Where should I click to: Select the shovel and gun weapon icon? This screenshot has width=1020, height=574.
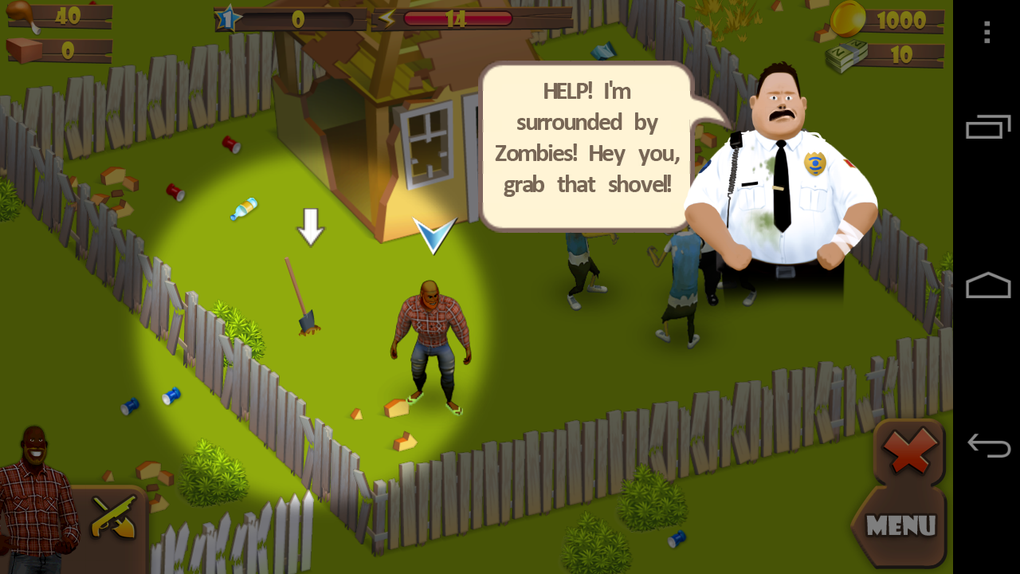click(113, 517)
